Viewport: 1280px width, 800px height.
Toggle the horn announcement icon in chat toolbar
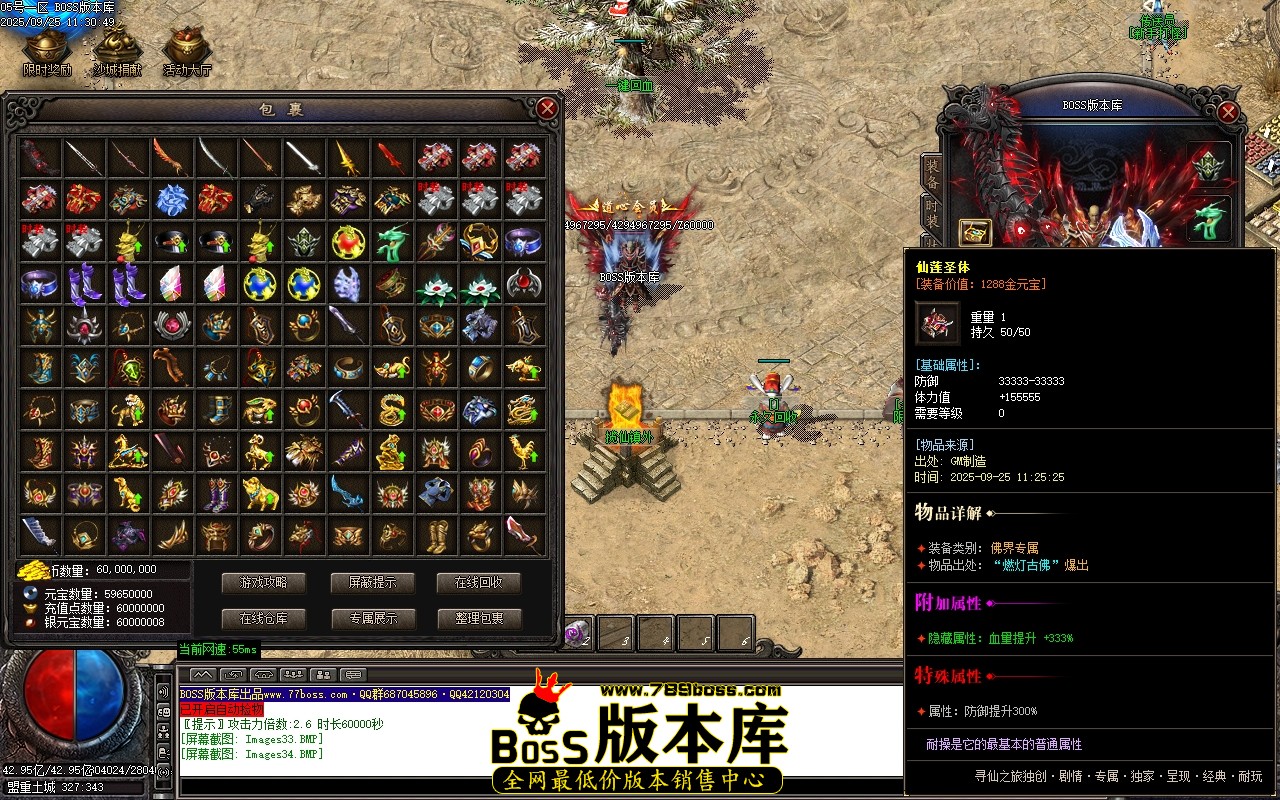point(264,675)
